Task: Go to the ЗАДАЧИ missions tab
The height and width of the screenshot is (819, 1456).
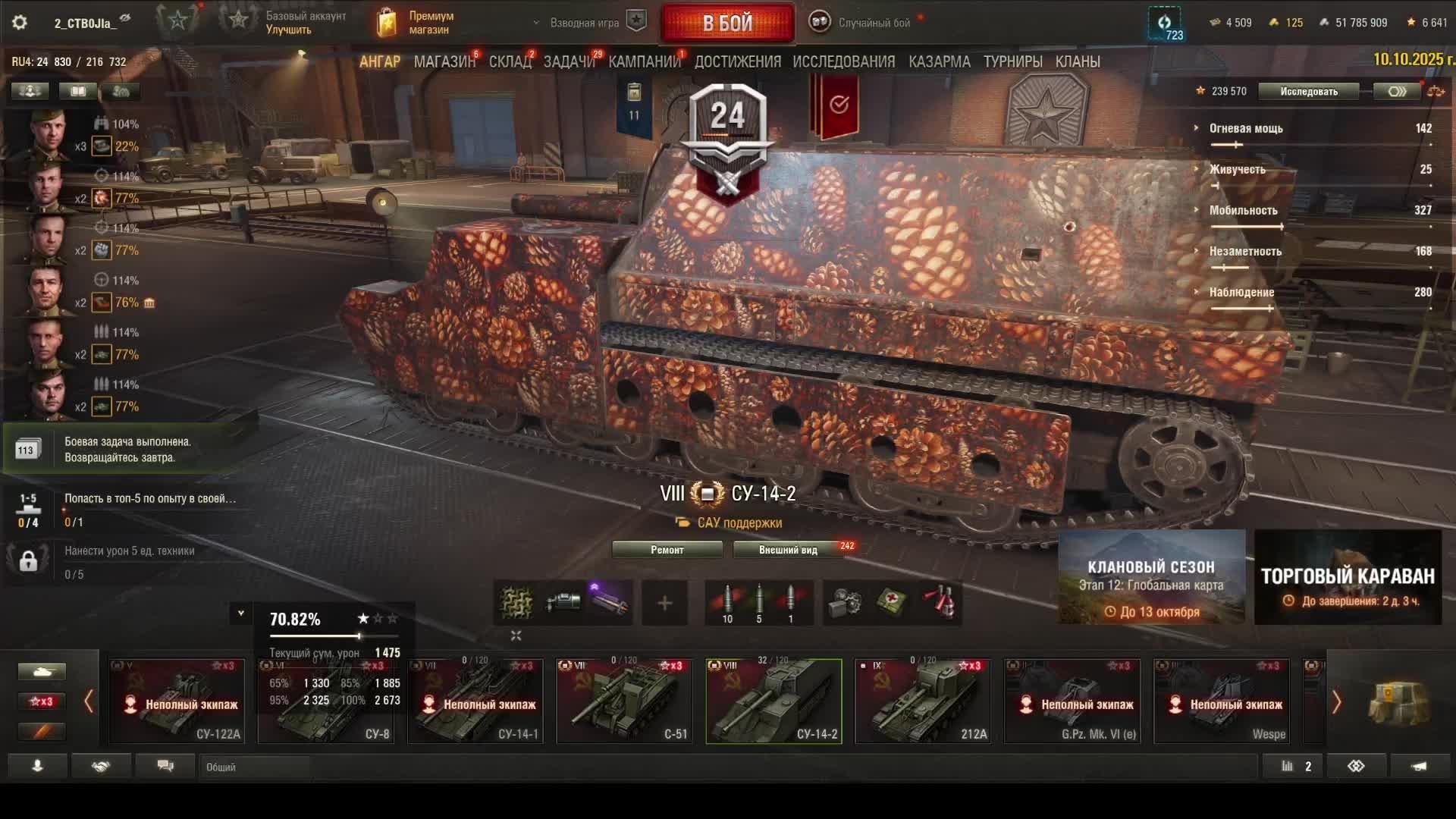Action: (x=569, y=61)
